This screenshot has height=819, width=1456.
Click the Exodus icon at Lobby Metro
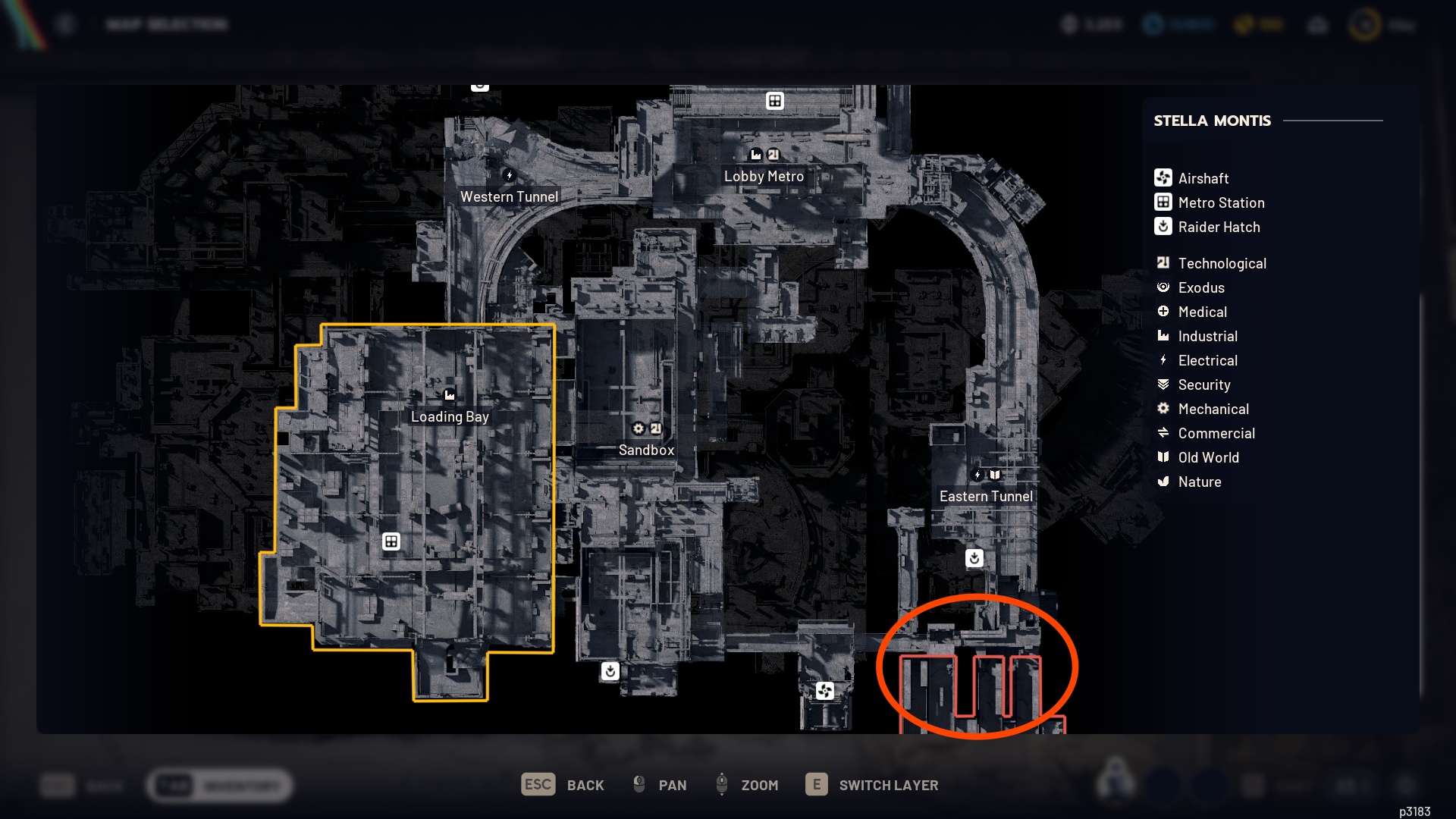pyautogui.click(x=756, y=154)
